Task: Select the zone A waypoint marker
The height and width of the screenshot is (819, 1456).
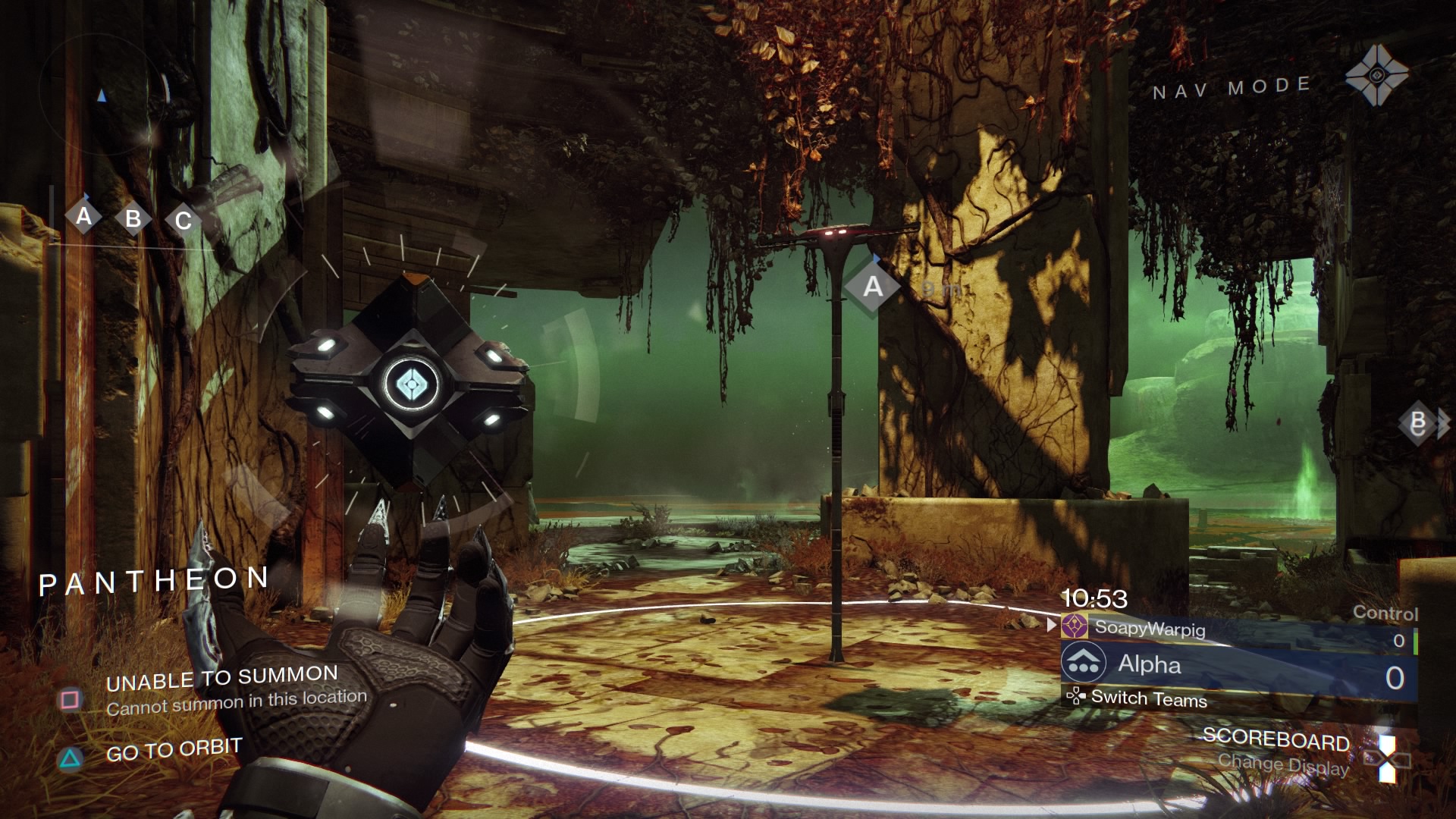Action: click(x=873, y=287)
